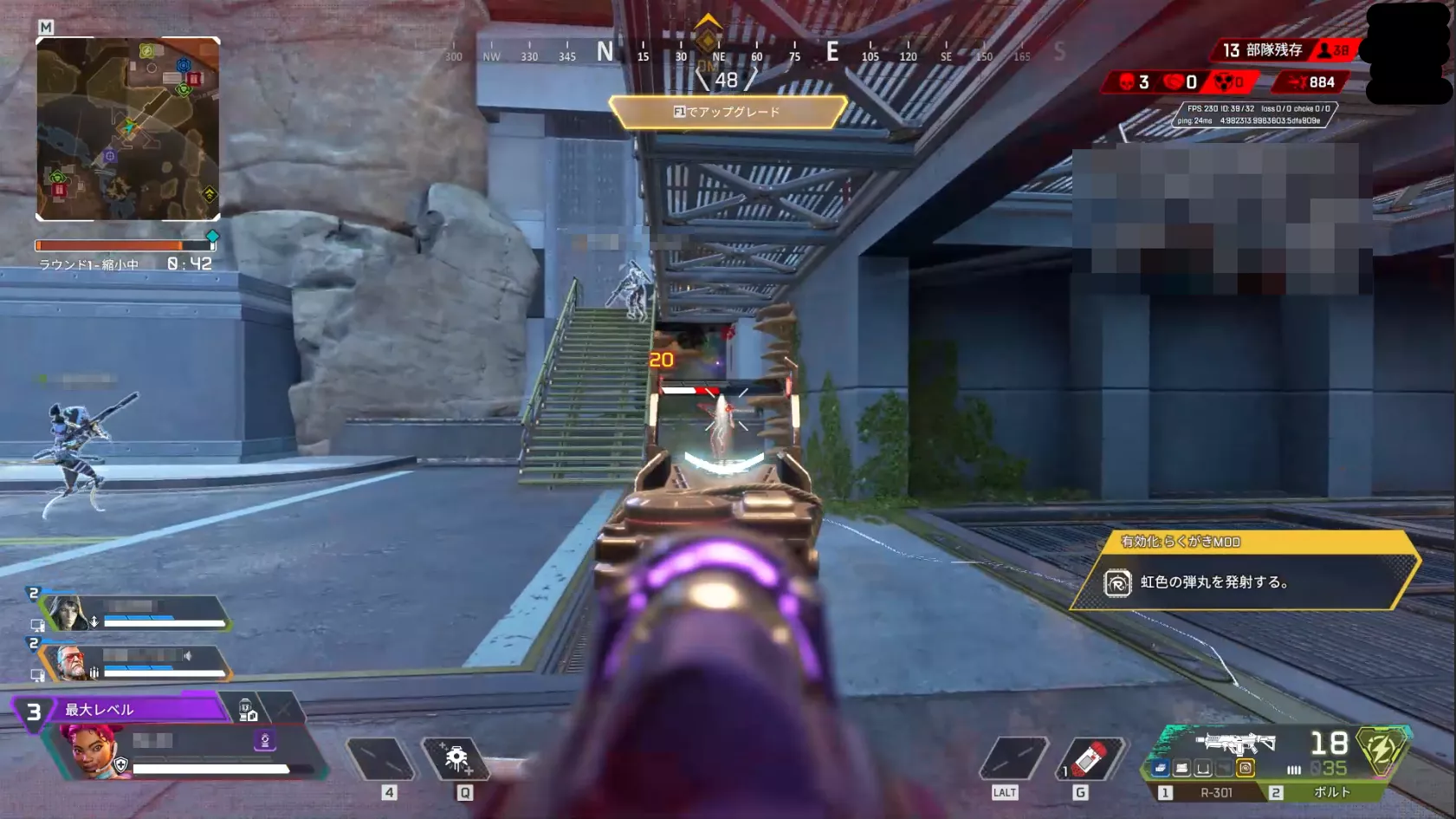This screenshot has width=1456, height=819.
Task: Select the legend upgrade icon beside the level bar
Action: pos(248,711)
